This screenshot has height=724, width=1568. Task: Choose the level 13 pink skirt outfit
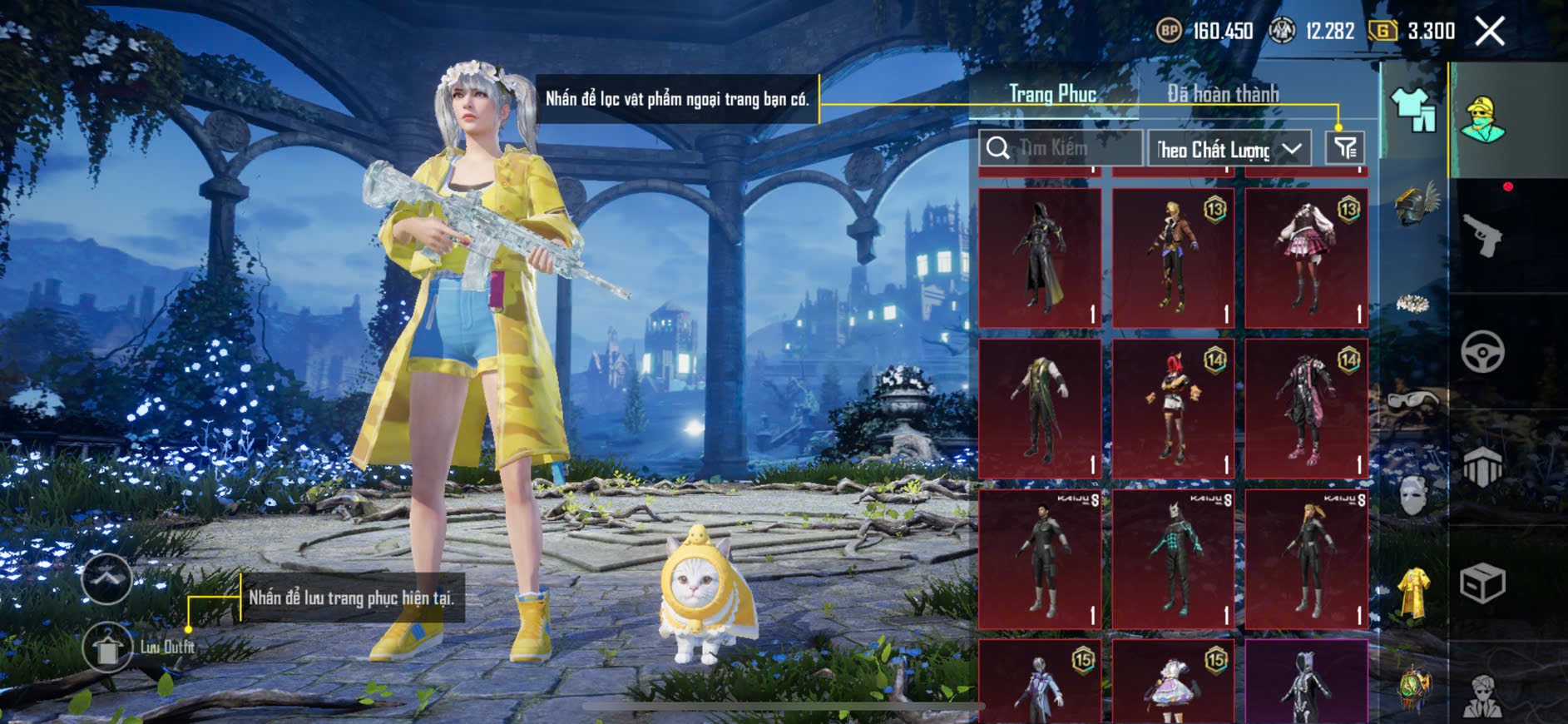(x=1306, y=257)
